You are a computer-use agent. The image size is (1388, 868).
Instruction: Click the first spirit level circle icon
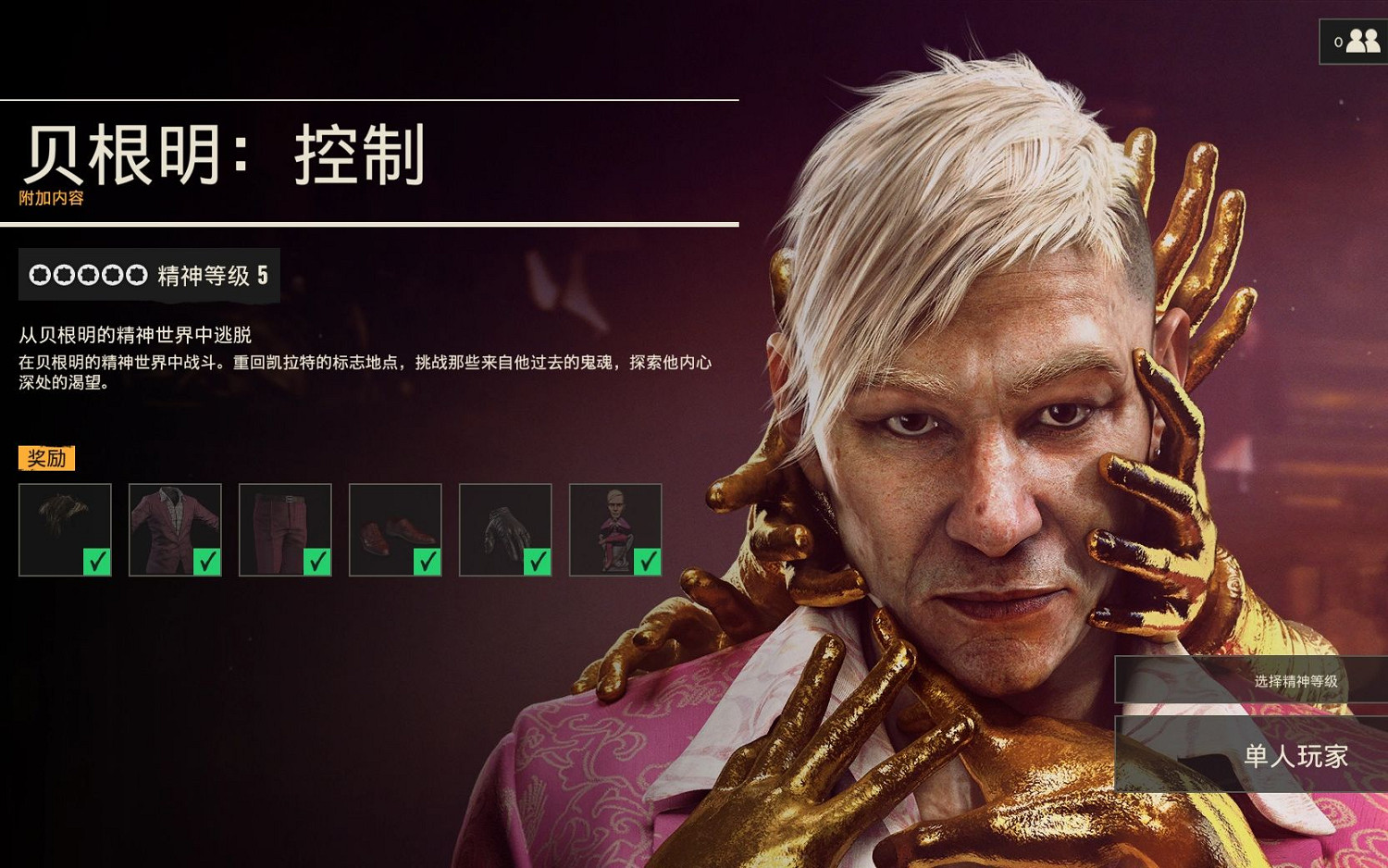click(x=39, y=275)
